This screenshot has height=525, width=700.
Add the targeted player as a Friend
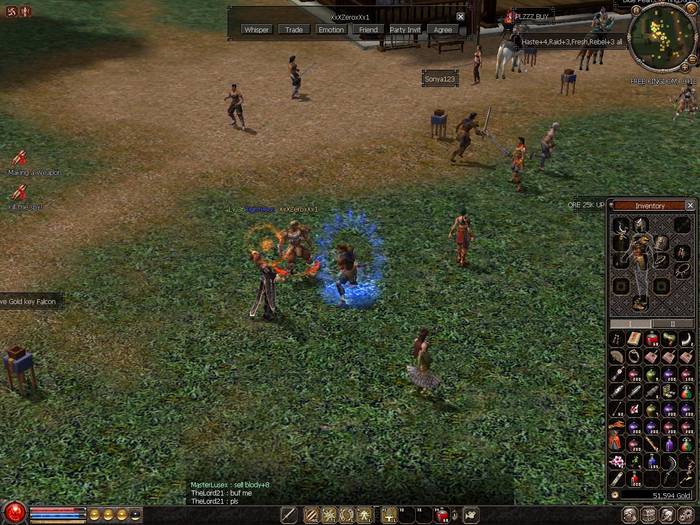point(368,30)
